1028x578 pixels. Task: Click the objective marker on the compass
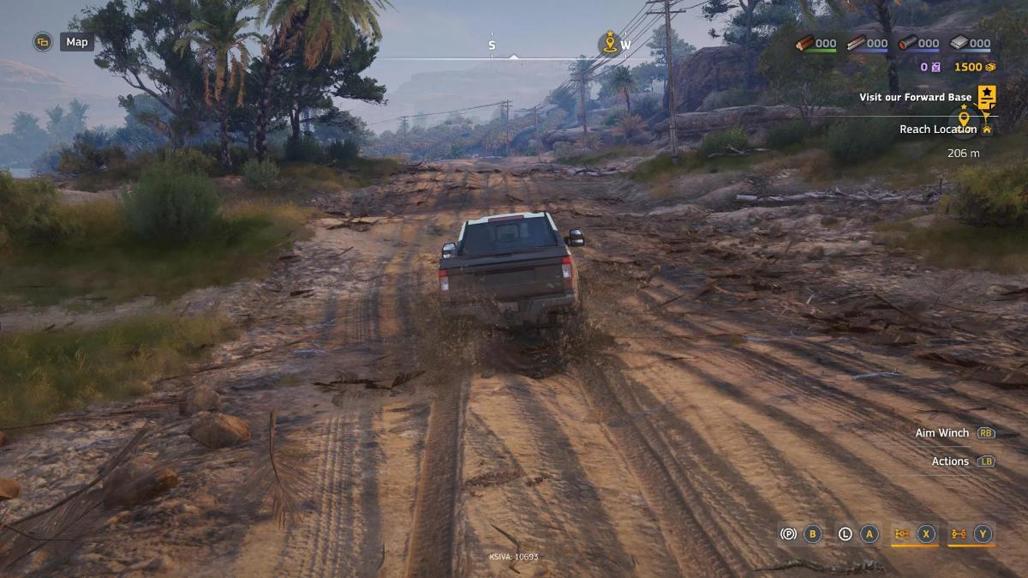(x=608, y=43)
